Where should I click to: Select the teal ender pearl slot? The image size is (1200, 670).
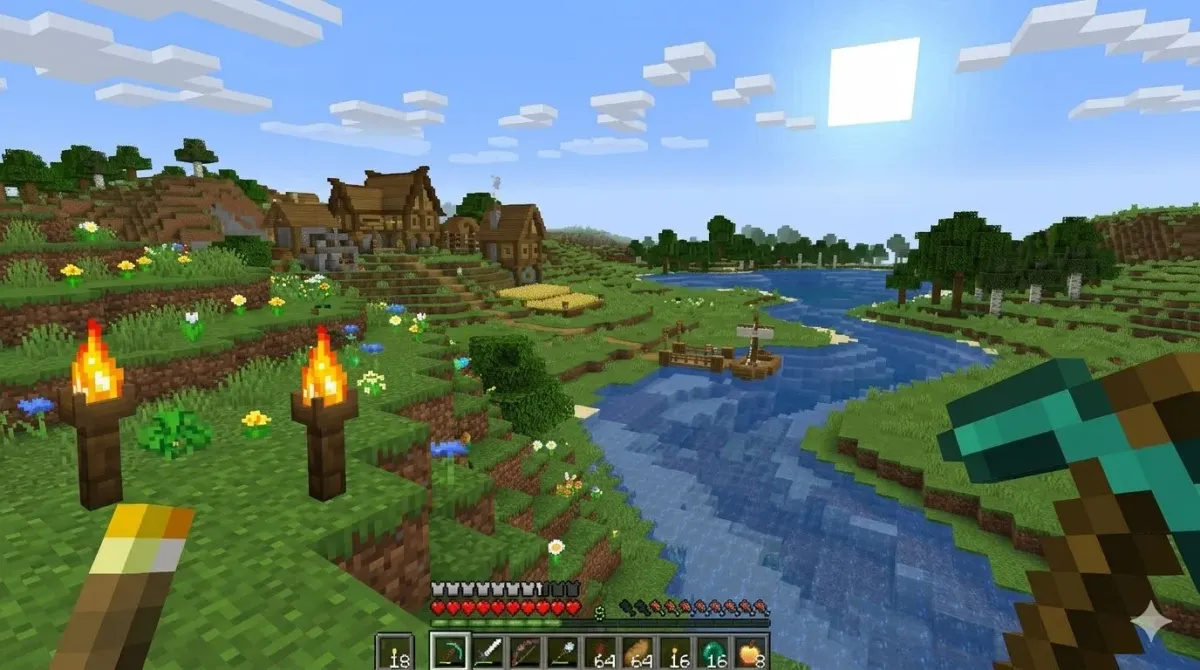pos(712,650)
